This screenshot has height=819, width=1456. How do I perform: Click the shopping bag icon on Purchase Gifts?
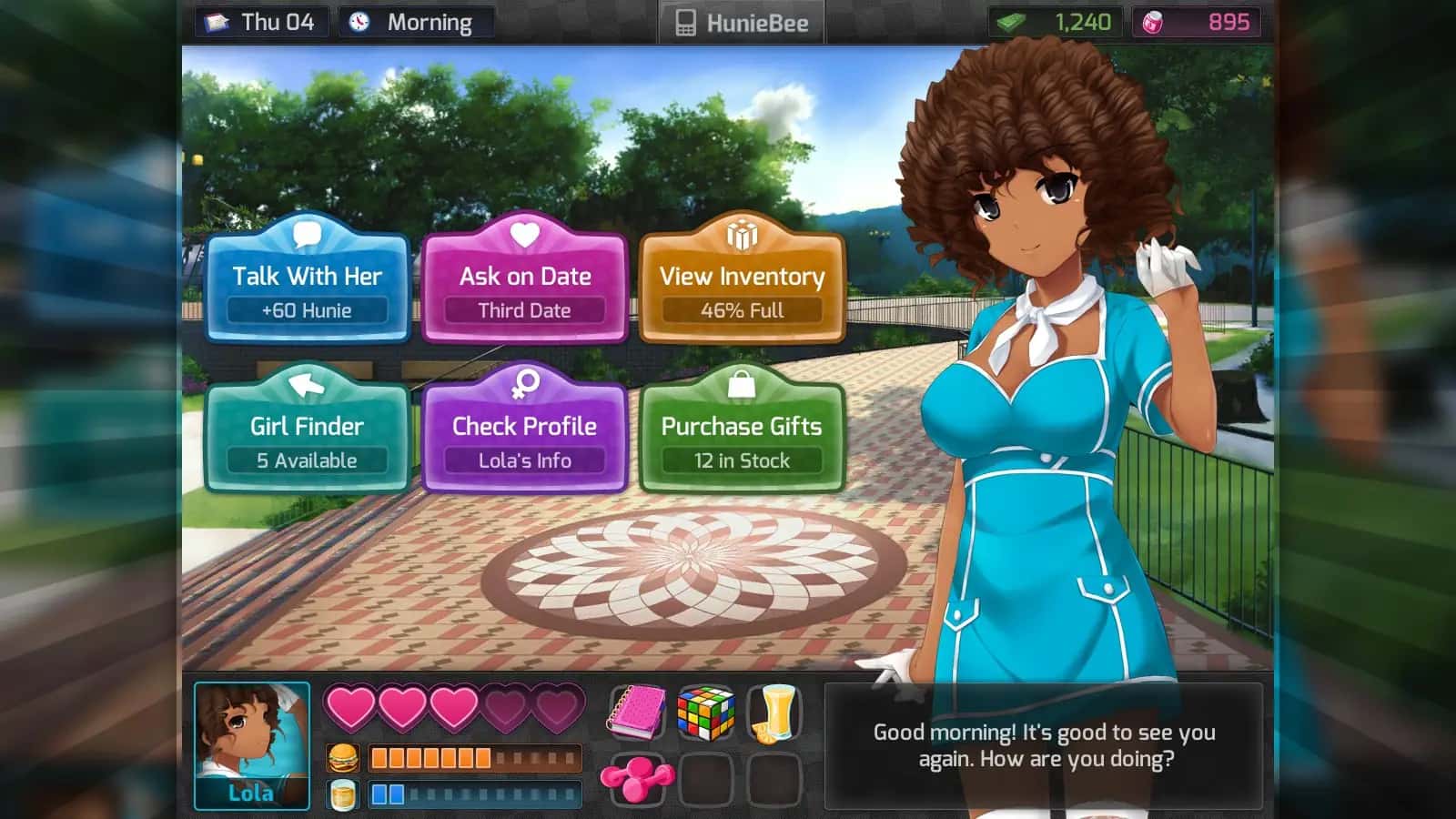pyautogui.click(x=742, y=384)
